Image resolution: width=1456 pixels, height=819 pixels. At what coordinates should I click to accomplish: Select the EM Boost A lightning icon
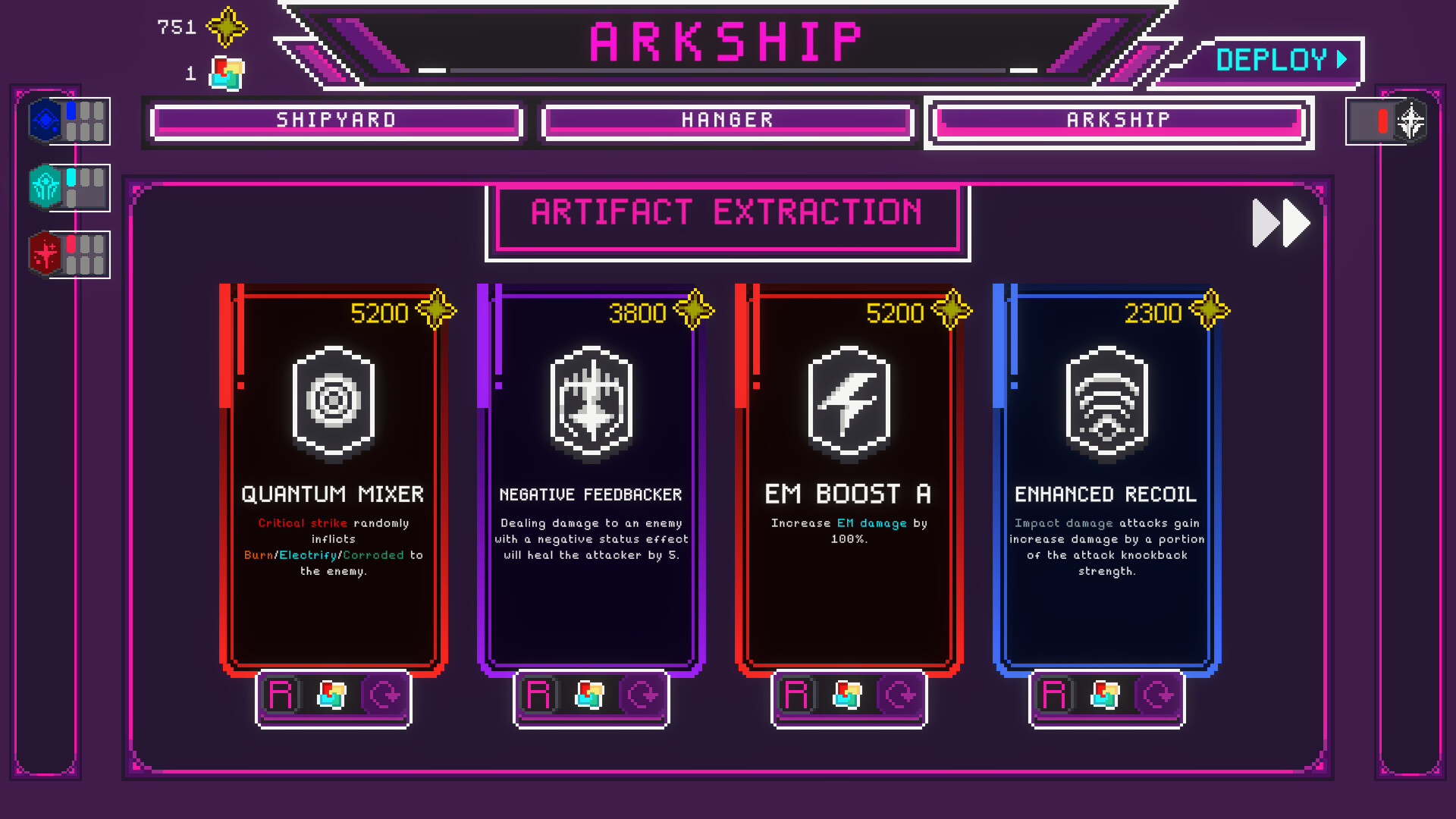click(849, 403)
